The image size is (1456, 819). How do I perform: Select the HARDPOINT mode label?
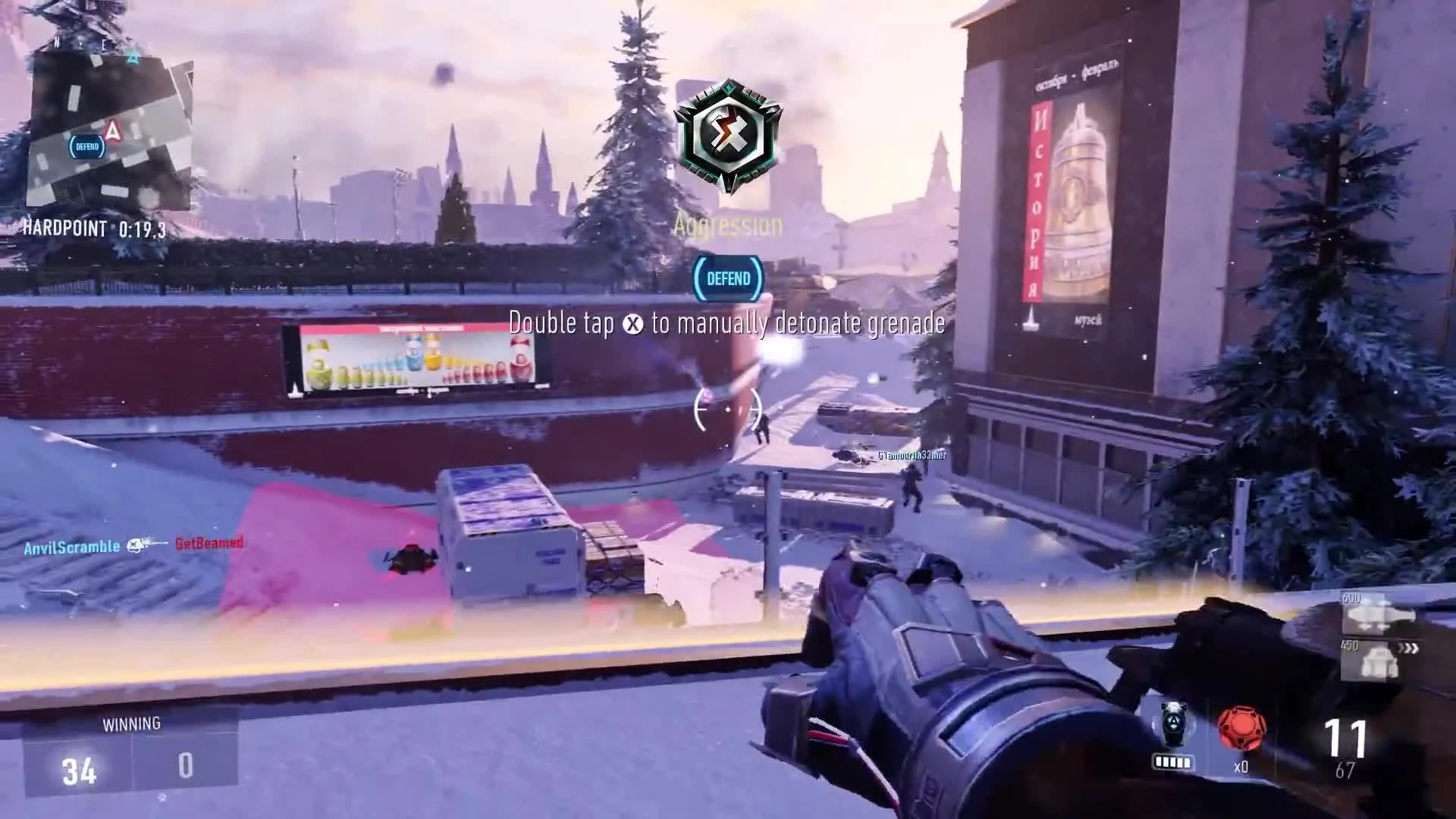point(64,229)
